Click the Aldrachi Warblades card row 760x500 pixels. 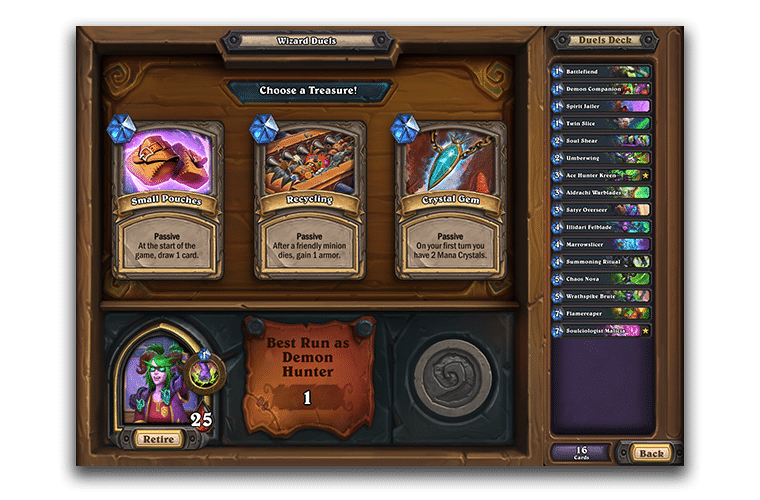[x=601, y=192]
